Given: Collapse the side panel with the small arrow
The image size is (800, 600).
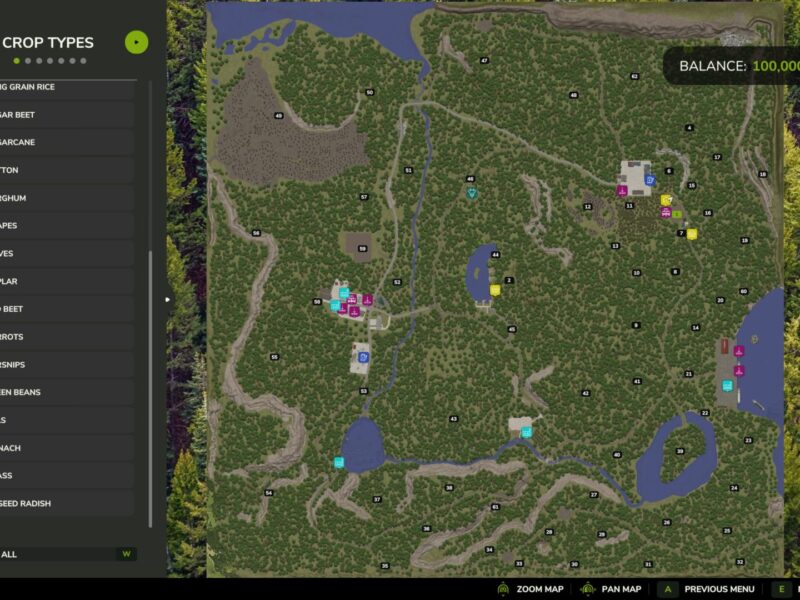Looking at the screenshot, I should [168, 299].
